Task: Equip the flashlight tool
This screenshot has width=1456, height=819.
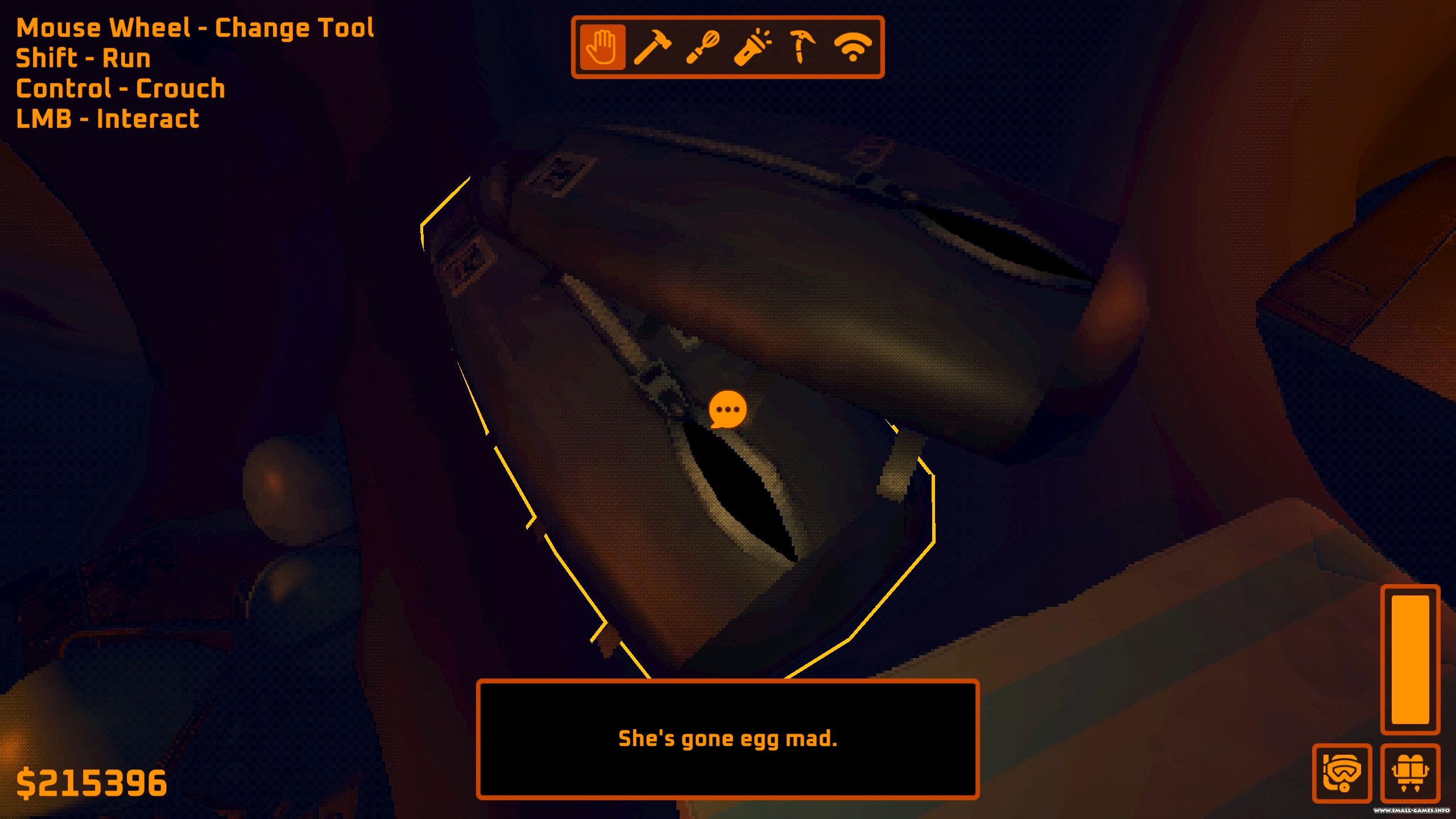Action: pos(752,47)
